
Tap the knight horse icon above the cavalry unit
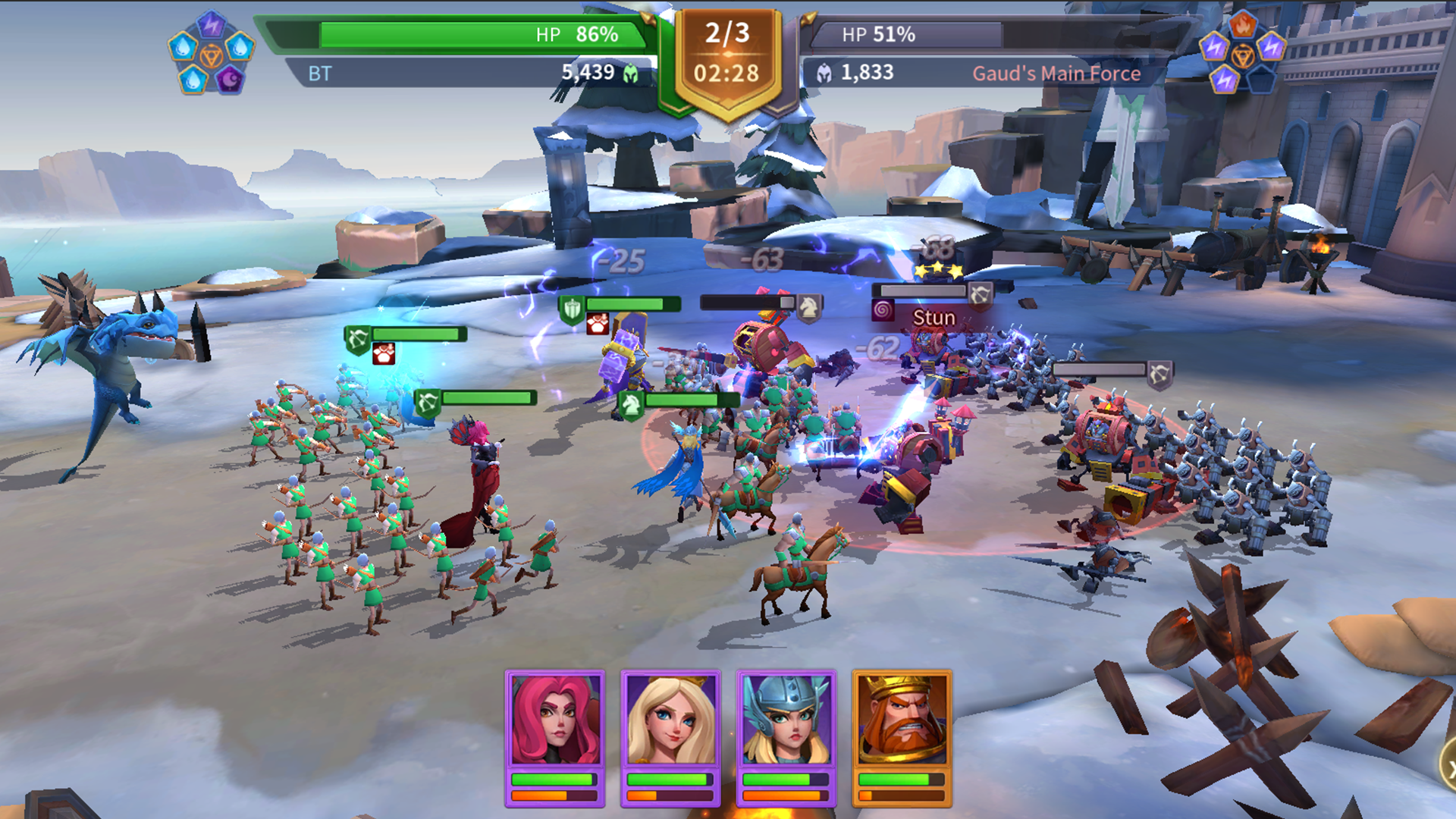pos(630,403)
